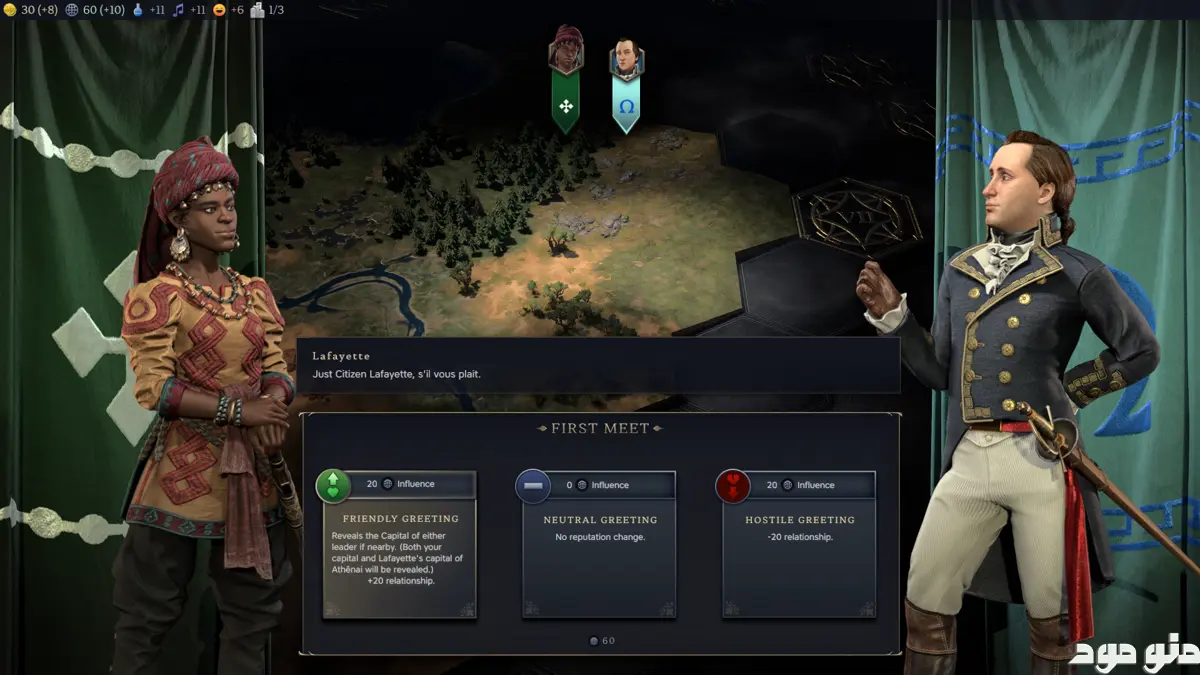Choose the Friendly Greeting option
This screenshot has width=1200, height=675.
coord(399,545)
